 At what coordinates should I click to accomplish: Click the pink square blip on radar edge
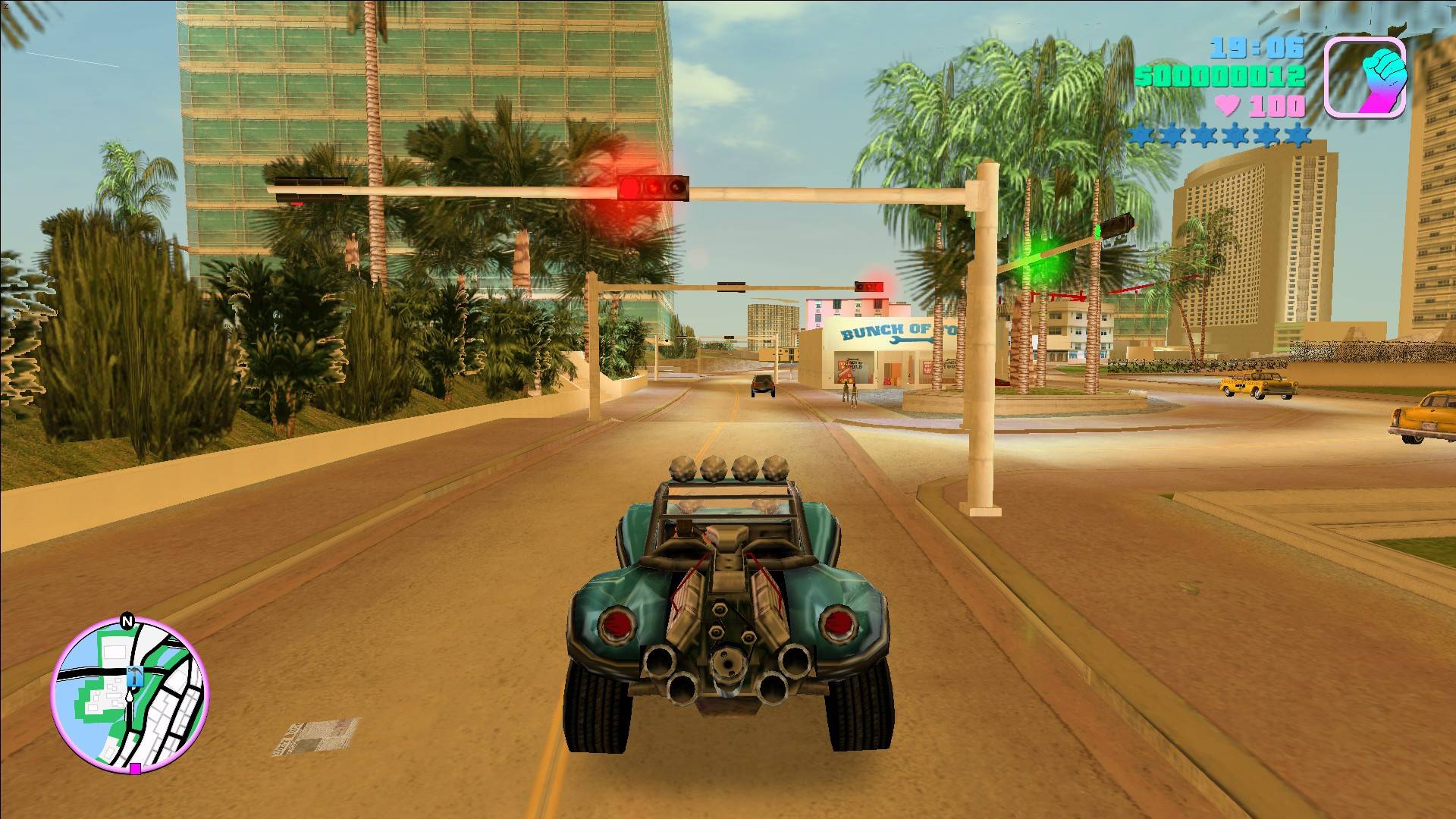click(x=135, y=769)
